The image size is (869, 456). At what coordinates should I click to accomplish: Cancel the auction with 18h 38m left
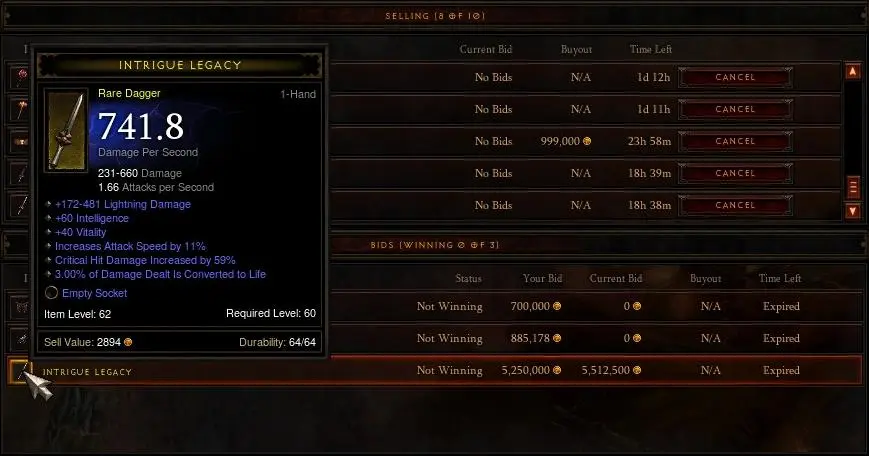tap(735, 205)
